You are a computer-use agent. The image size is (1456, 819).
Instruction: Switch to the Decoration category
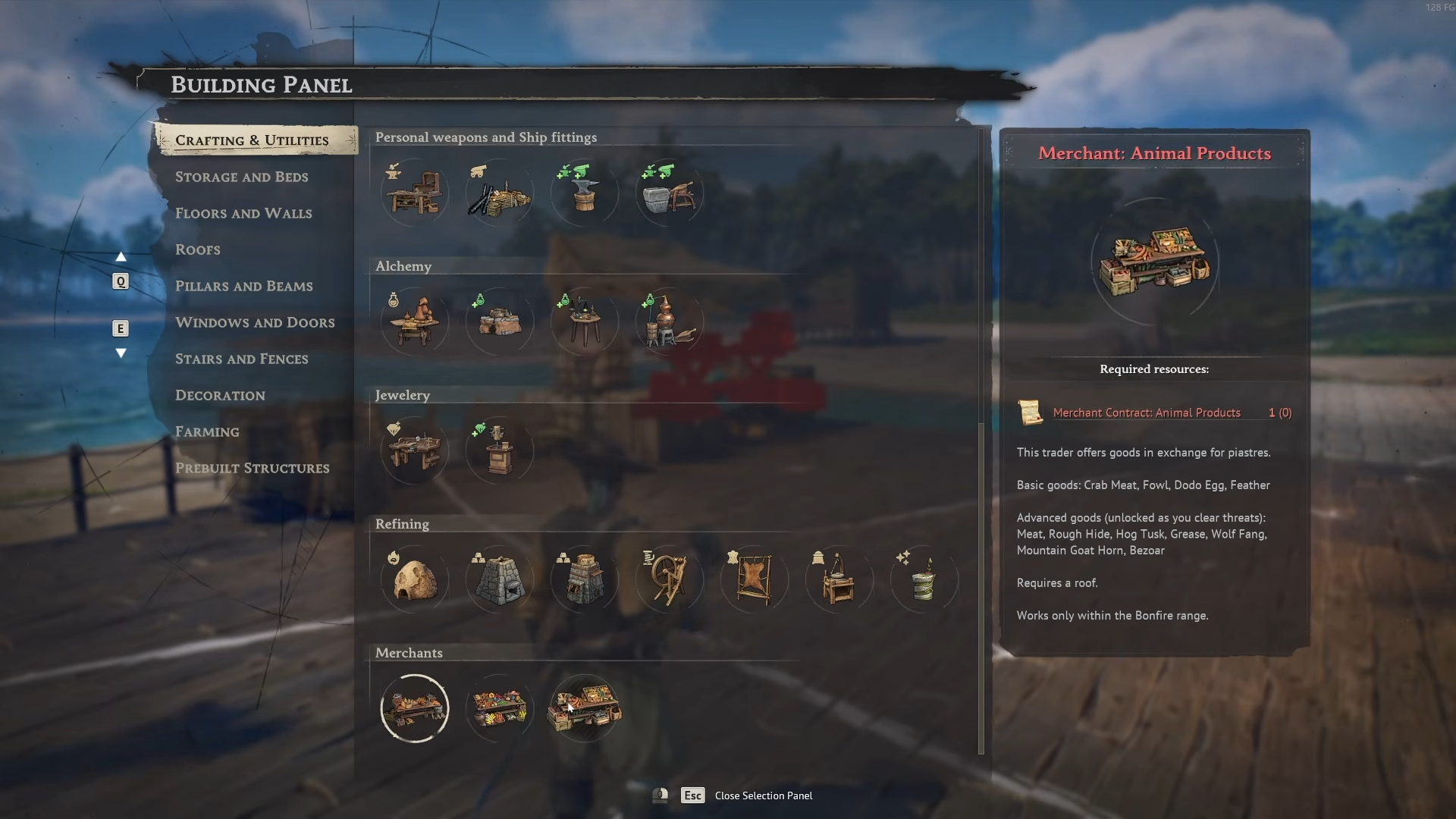[x=220, y=395]
